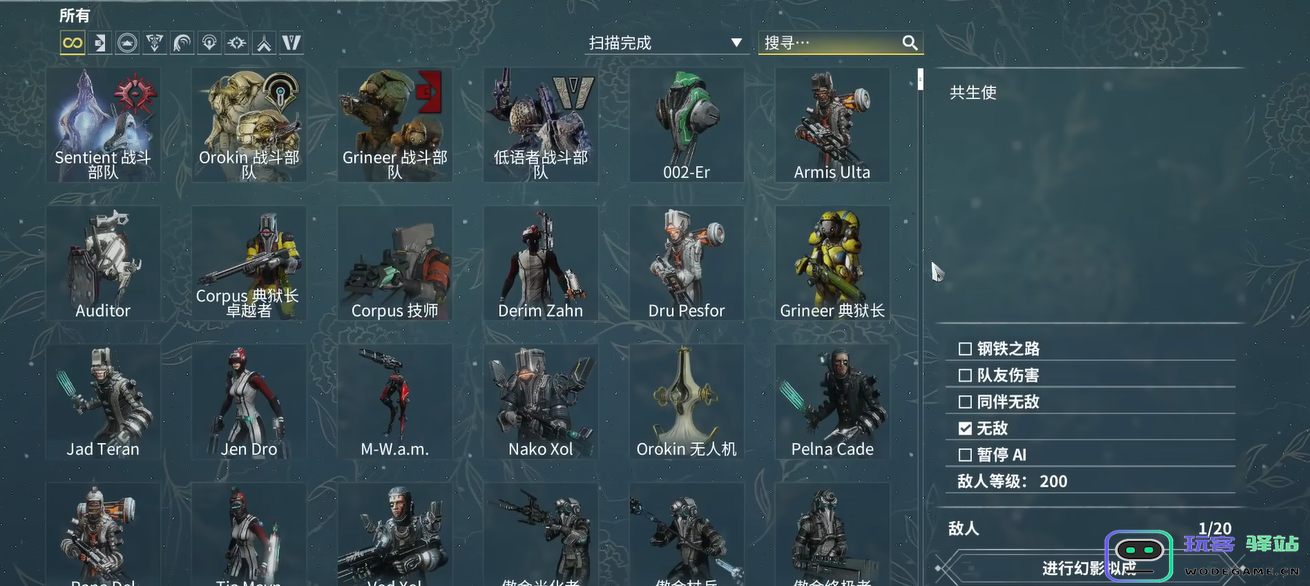The height and width of the screenshot is (586, 1310).
Task: Open the 扫描完成 sort dropdown
Action: (x=665, y=43)
